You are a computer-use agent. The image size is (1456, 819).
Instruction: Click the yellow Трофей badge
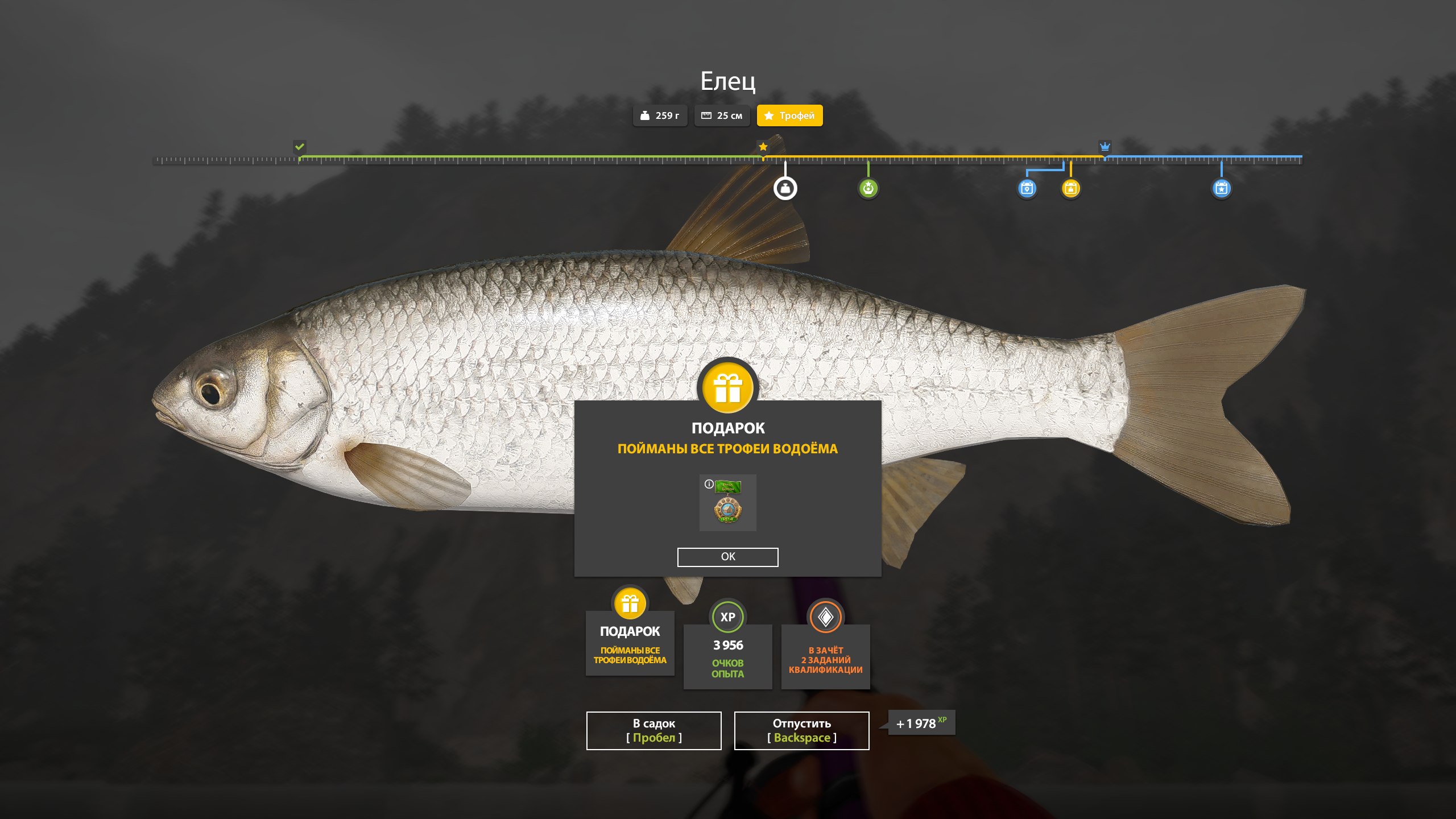(x=789, y=115)
